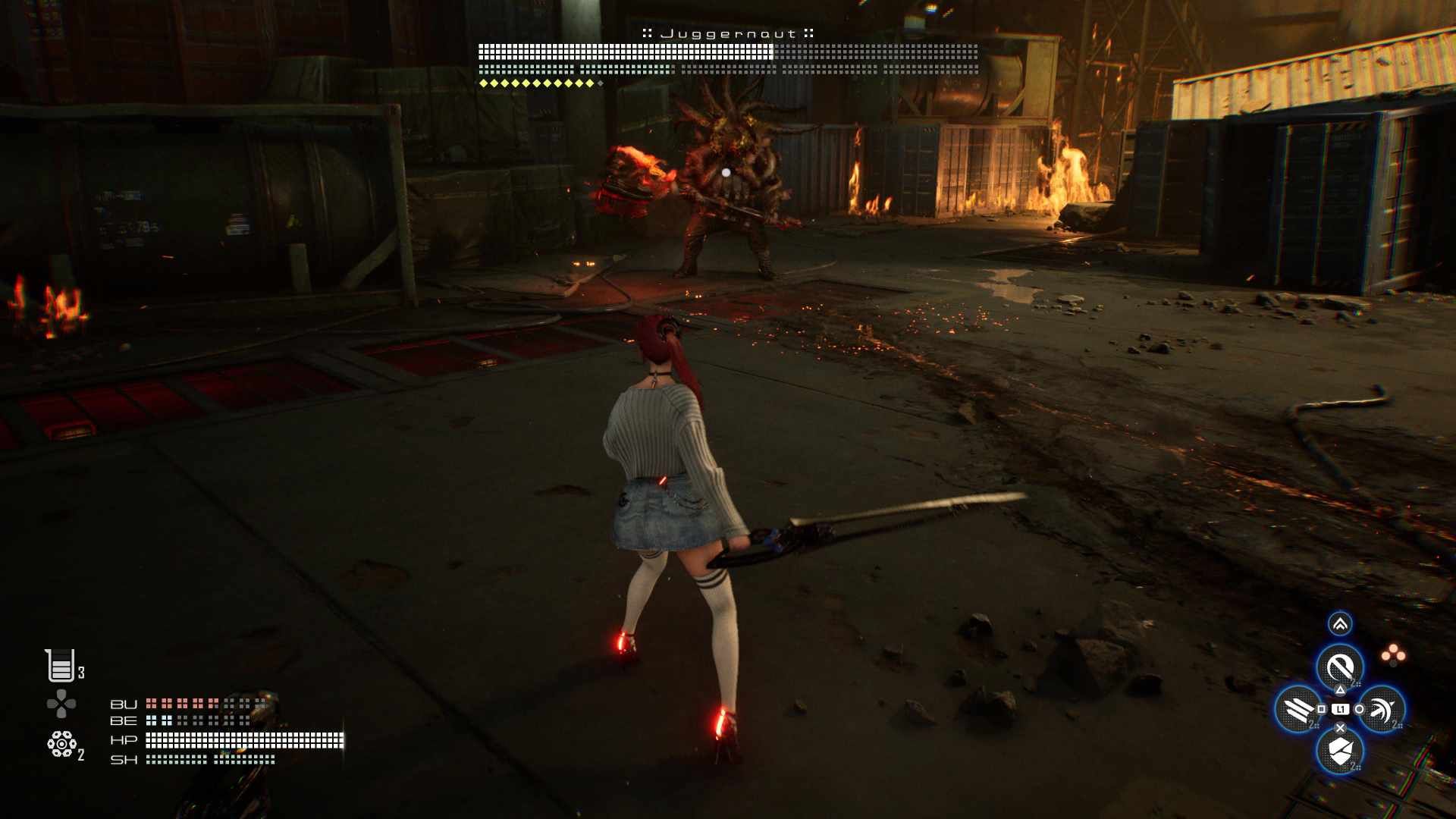Select the Triangle Beta skill icon
1456x819 pixels.
pyautogui.click(x=1340, y=664)
